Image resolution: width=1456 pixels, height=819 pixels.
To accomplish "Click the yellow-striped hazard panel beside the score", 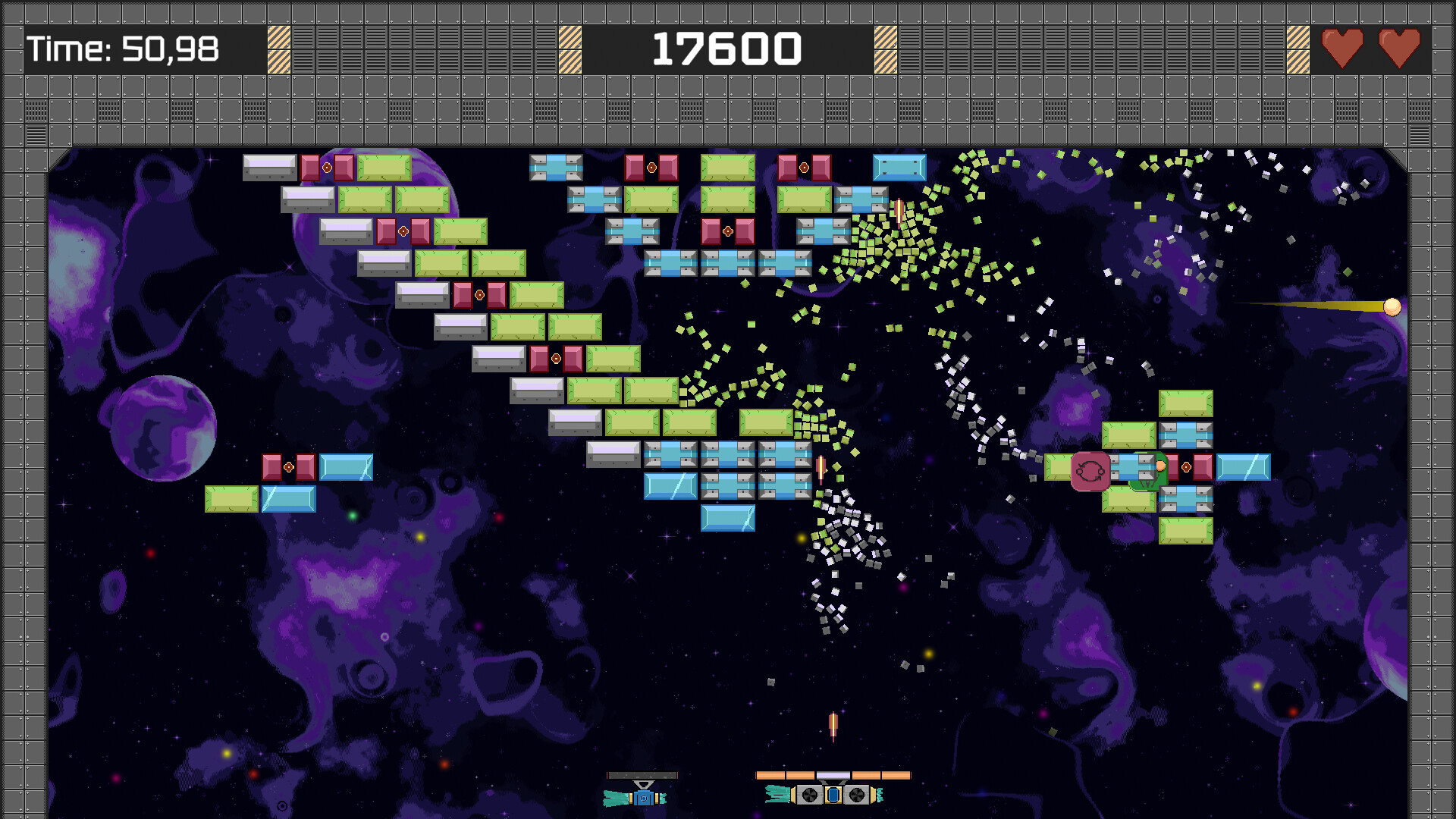I will [570, 48].
